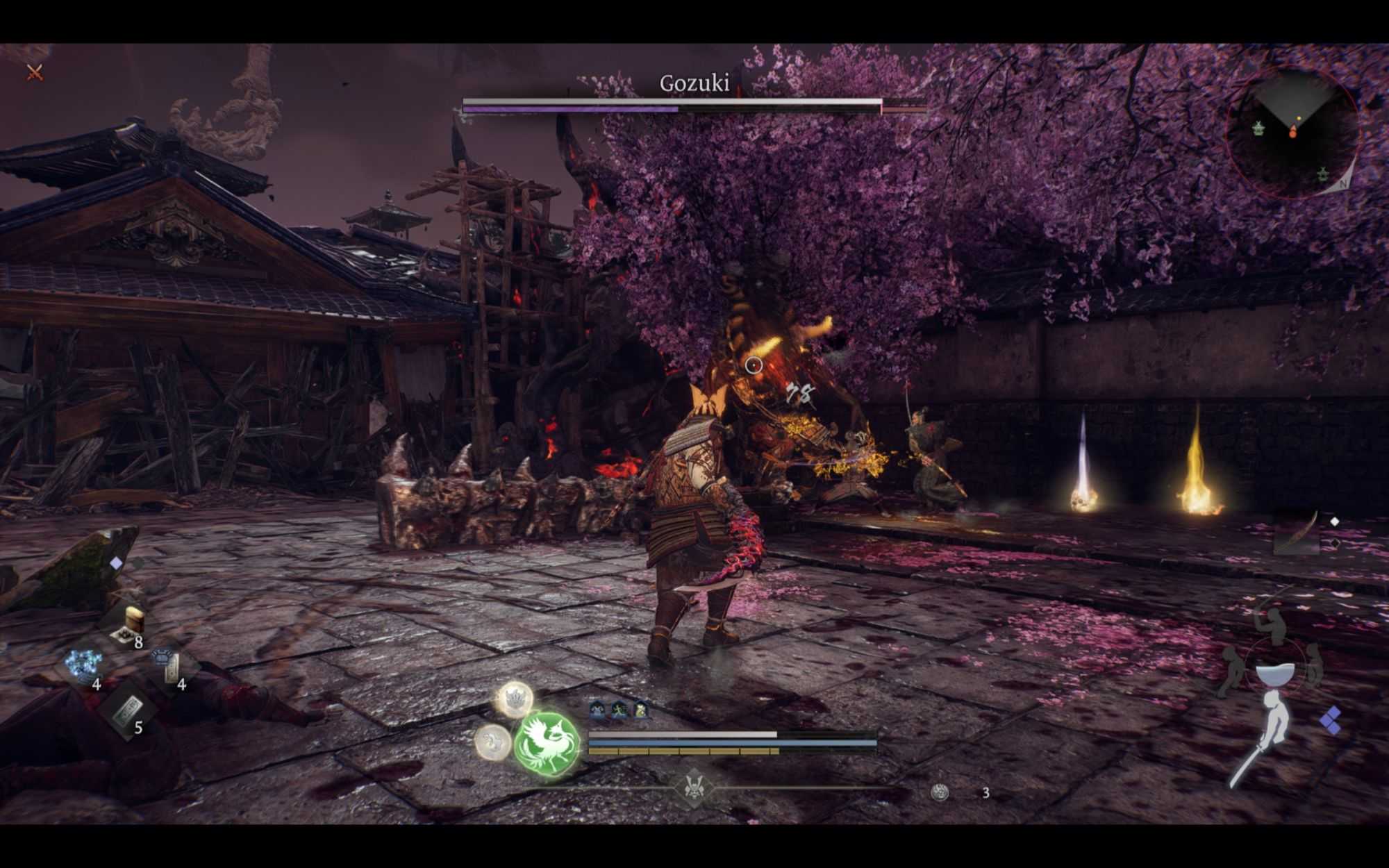Click the green ally marker on minimap
Image resolution: width=1389 pixels, height=868 pixels.
point(1258,128)
